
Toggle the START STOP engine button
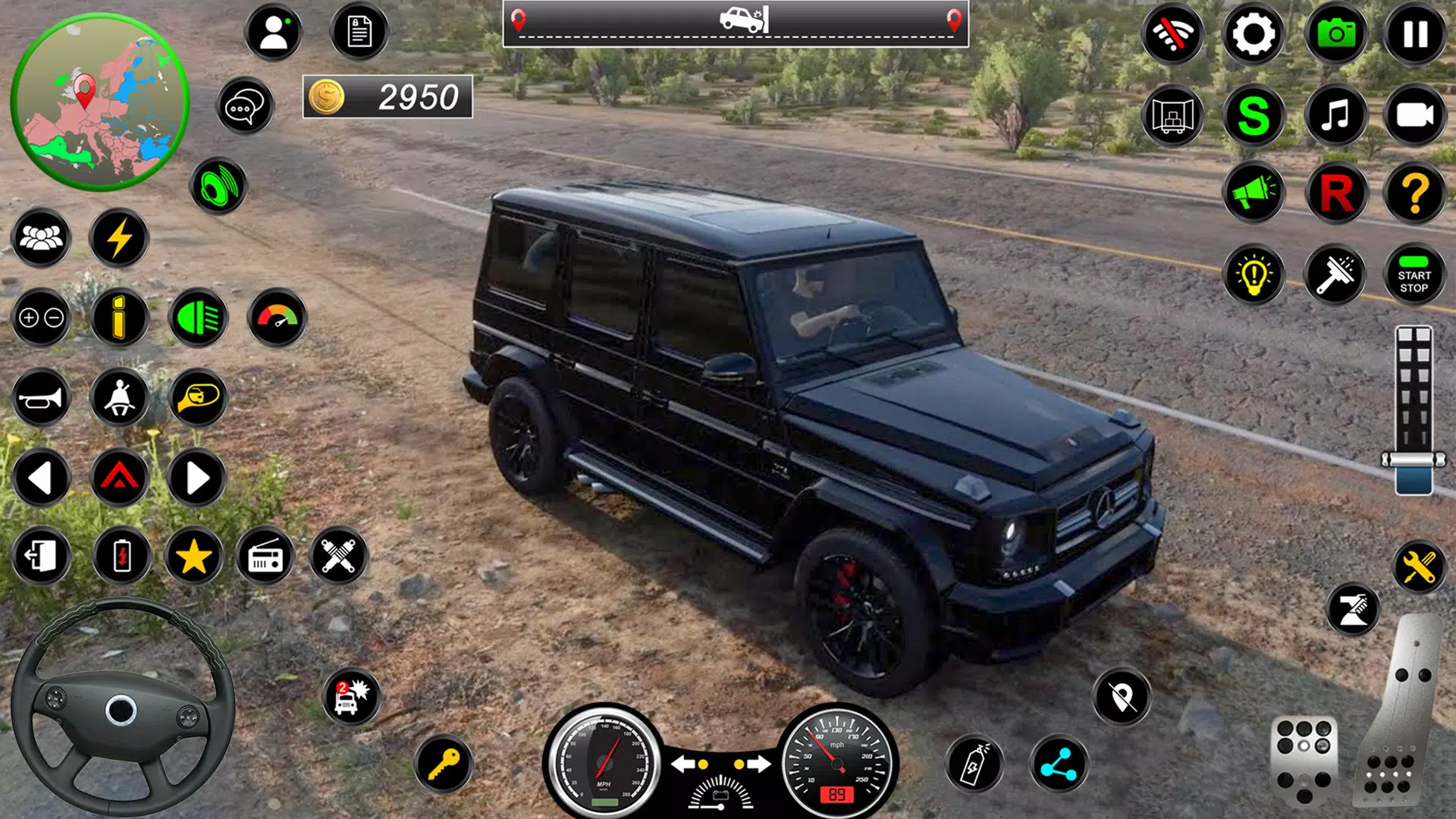[1414, 275]
